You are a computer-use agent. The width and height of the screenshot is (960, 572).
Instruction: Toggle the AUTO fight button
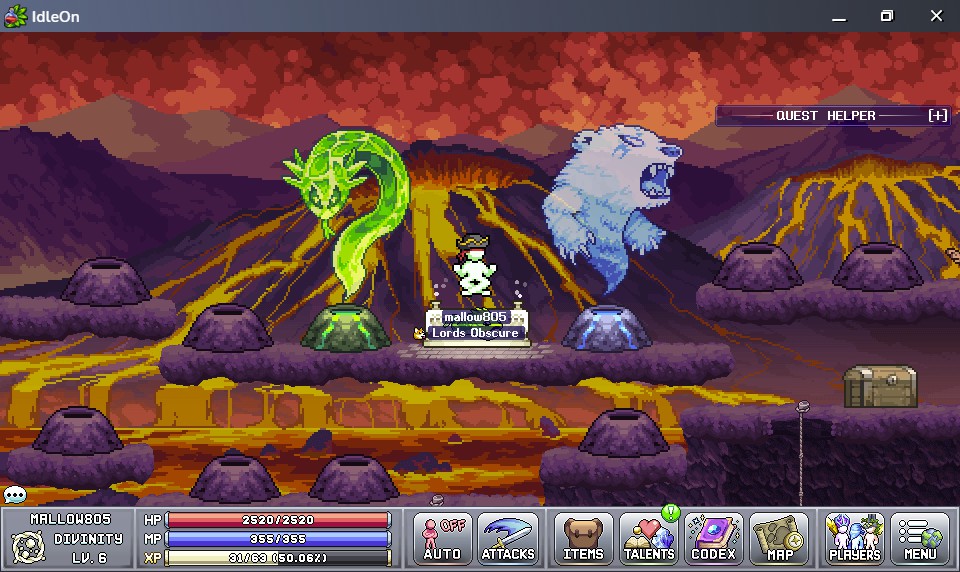tap(442, 538)
